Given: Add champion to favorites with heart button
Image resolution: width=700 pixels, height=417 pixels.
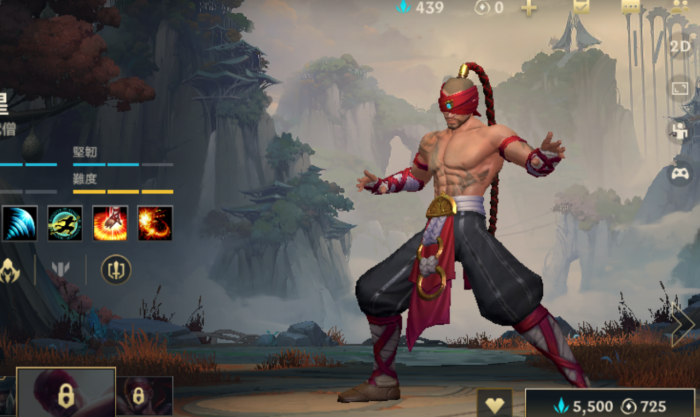Looking at the screenshot, I should pyautogui.click(x=494, y=404).
